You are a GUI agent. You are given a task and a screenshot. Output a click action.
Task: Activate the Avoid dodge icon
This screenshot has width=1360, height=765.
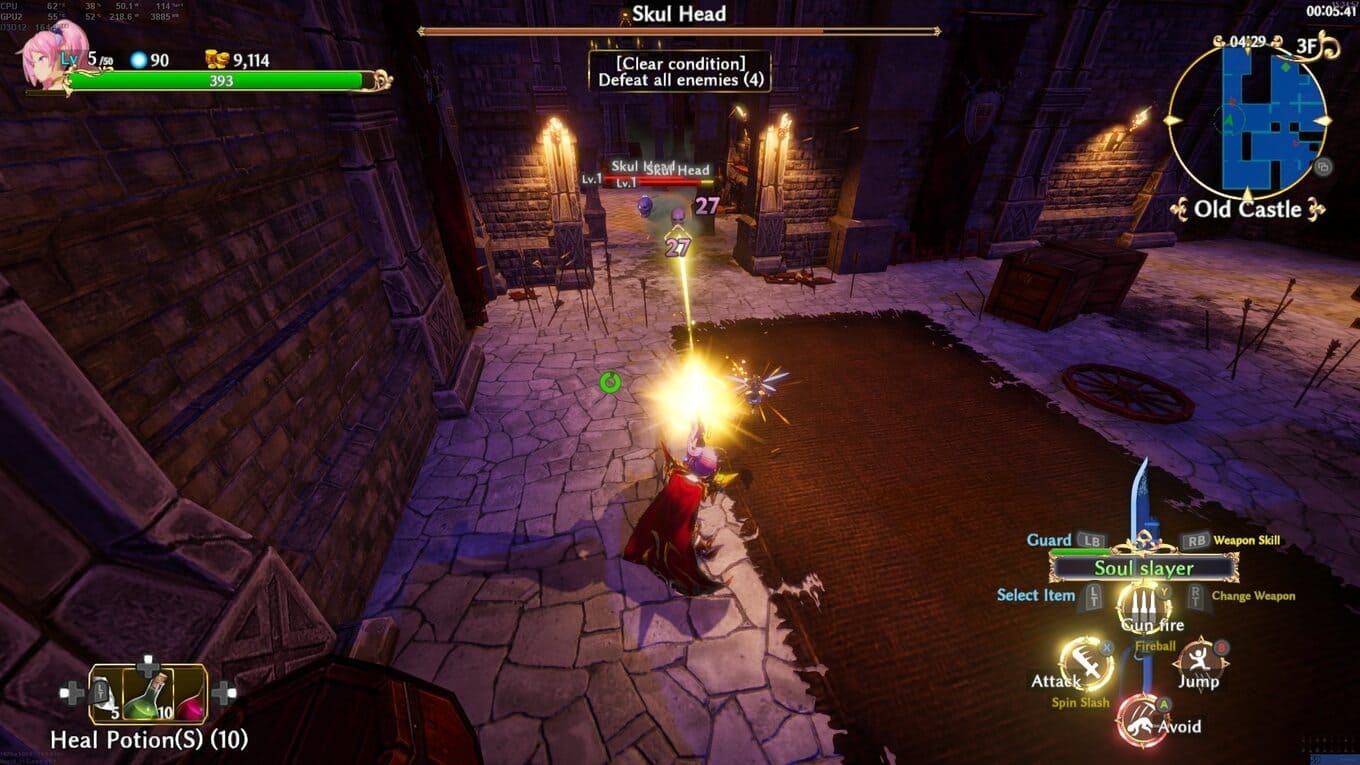point(1143,720)
